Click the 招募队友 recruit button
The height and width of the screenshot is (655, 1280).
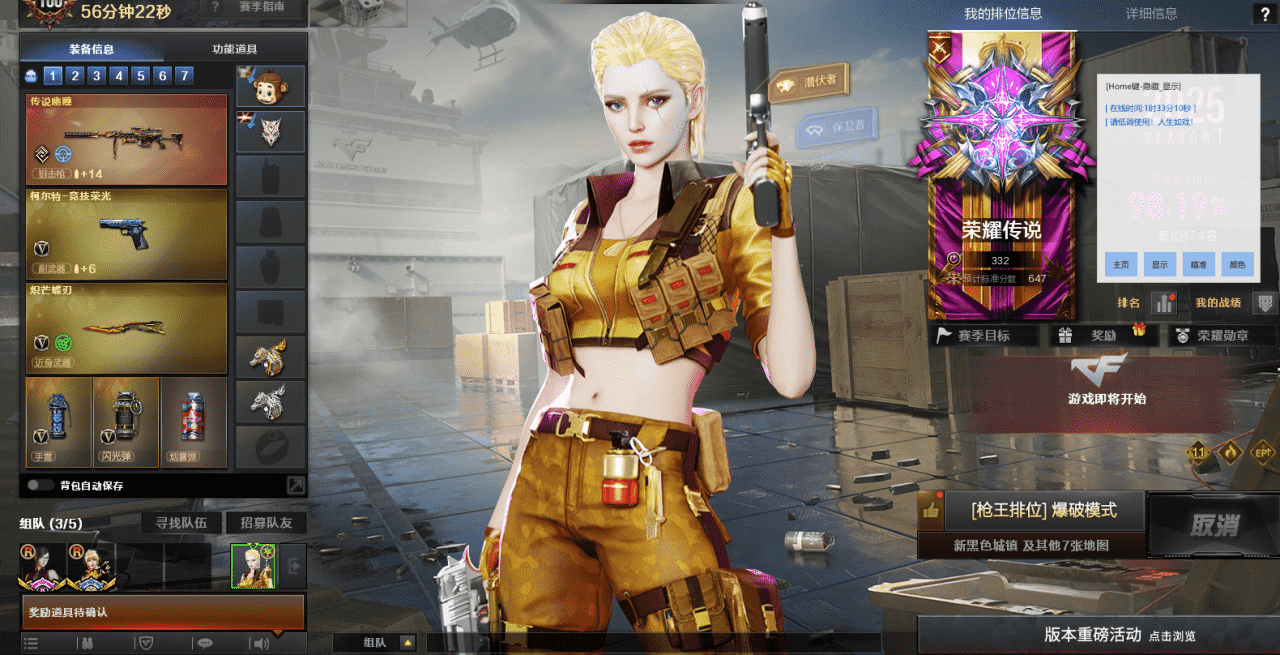point(265,523)
